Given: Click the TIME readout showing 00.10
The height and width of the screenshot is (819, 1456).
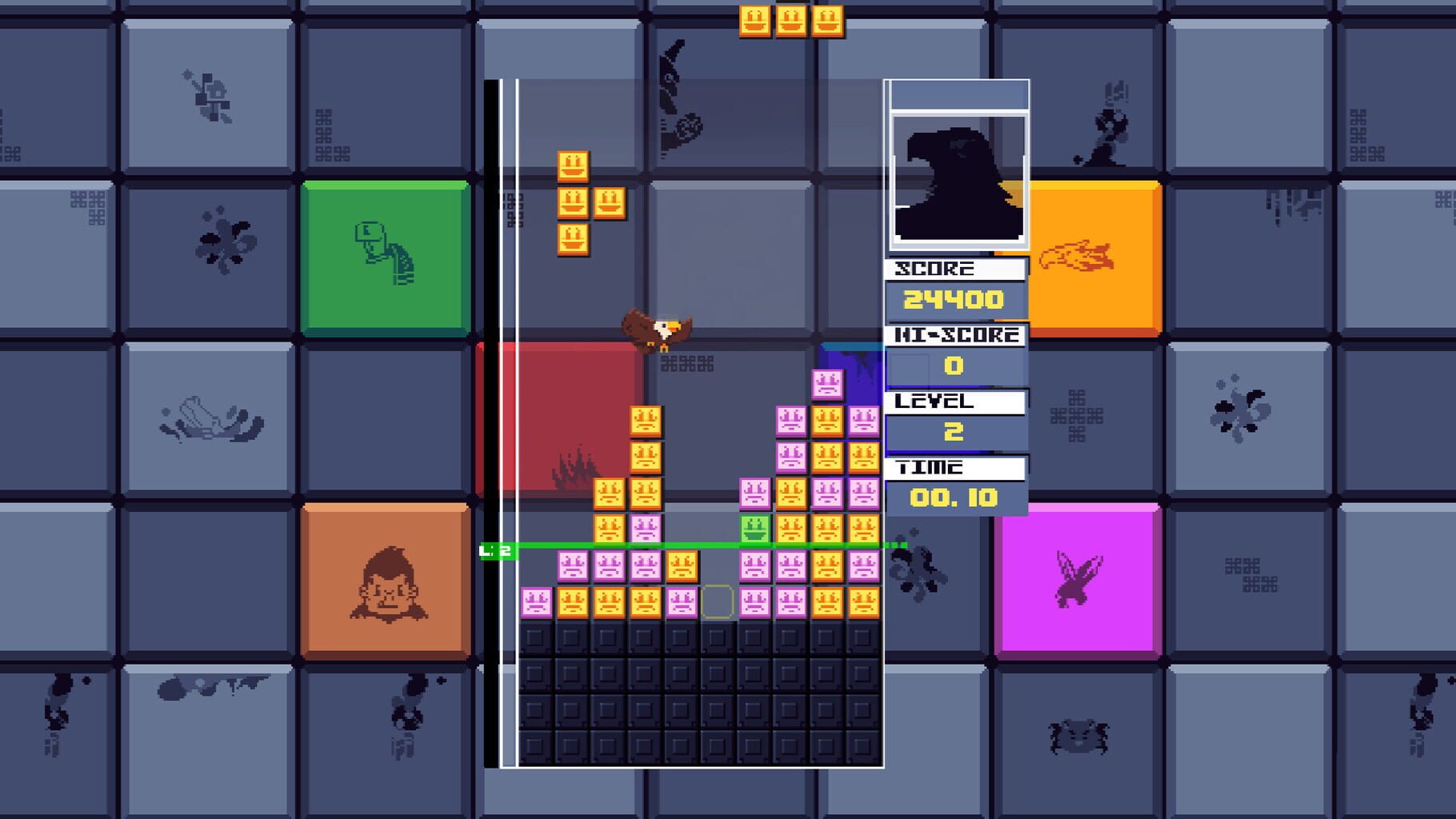Looking at the screenshot, I should (952, 496).
